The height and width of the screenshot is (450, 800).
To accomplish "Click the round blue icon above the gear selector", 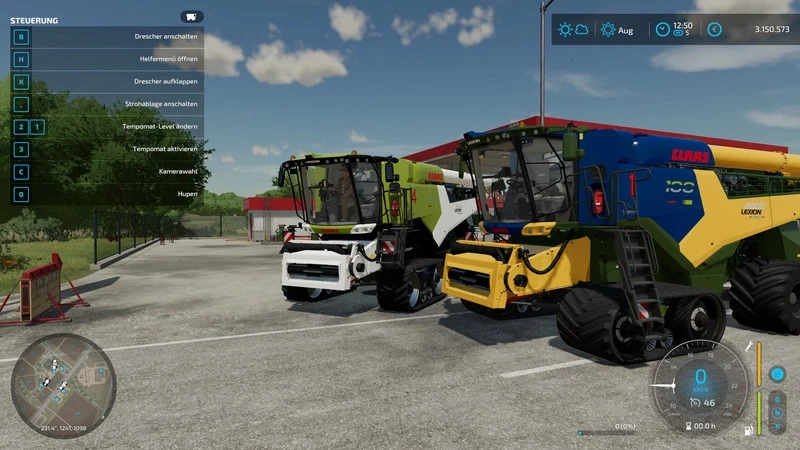I will (x=777, y=374).
